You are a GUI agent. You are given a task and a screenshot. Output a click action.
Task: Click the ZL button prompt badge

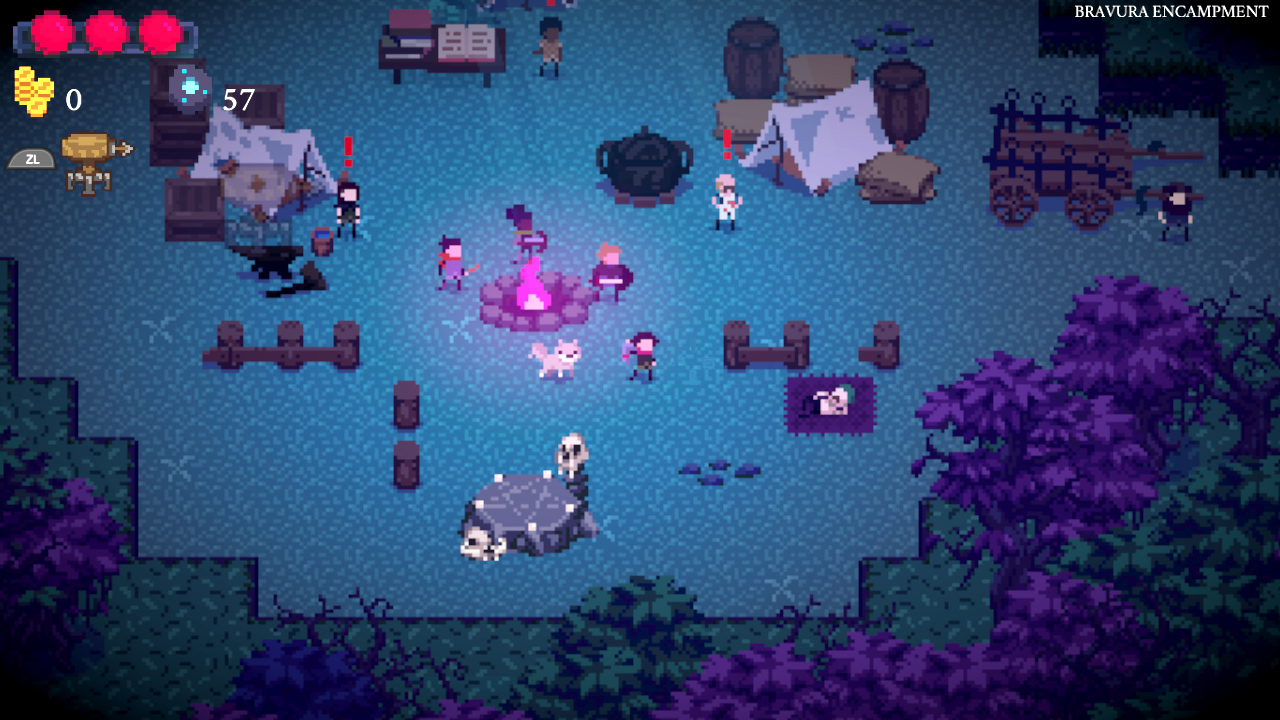[31, 158]
